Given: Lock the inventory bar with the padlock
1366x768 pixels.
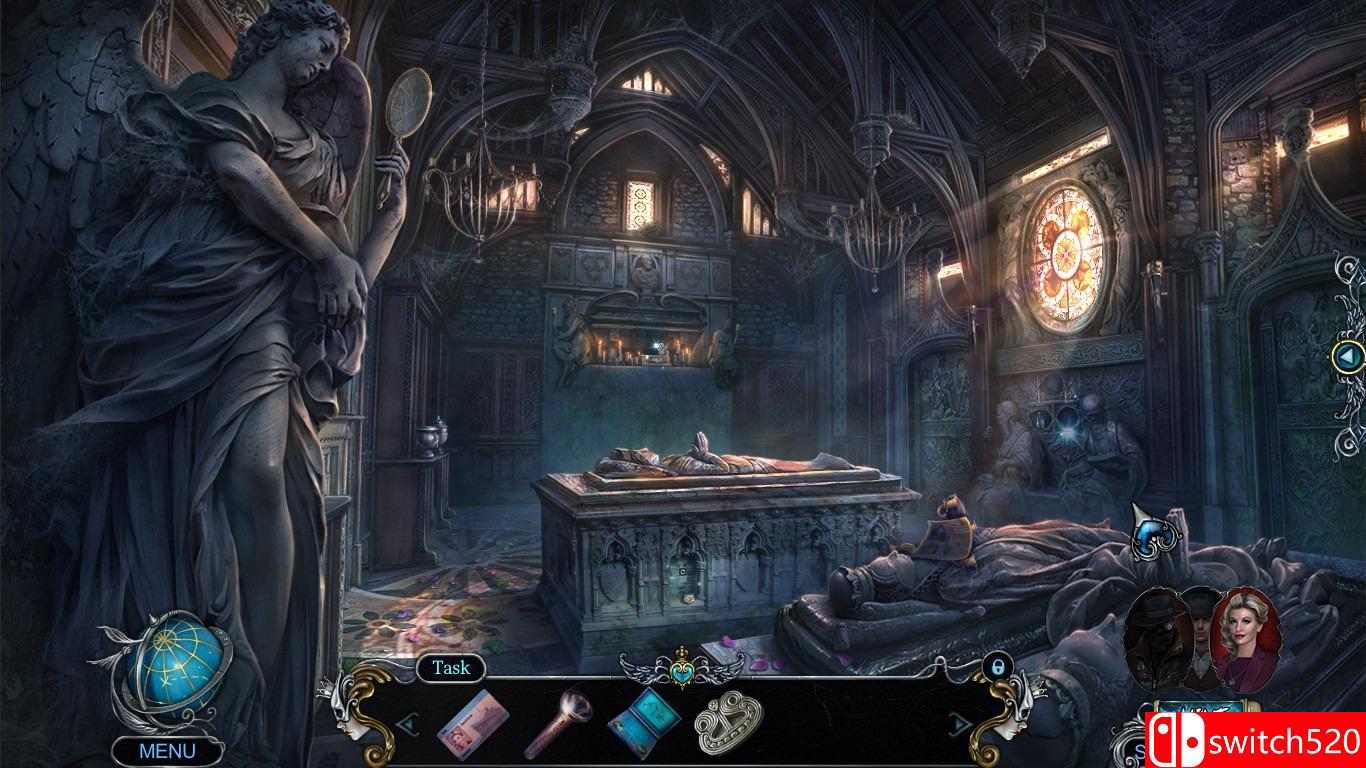Looking at the screenshot, I should click(996, 667).
